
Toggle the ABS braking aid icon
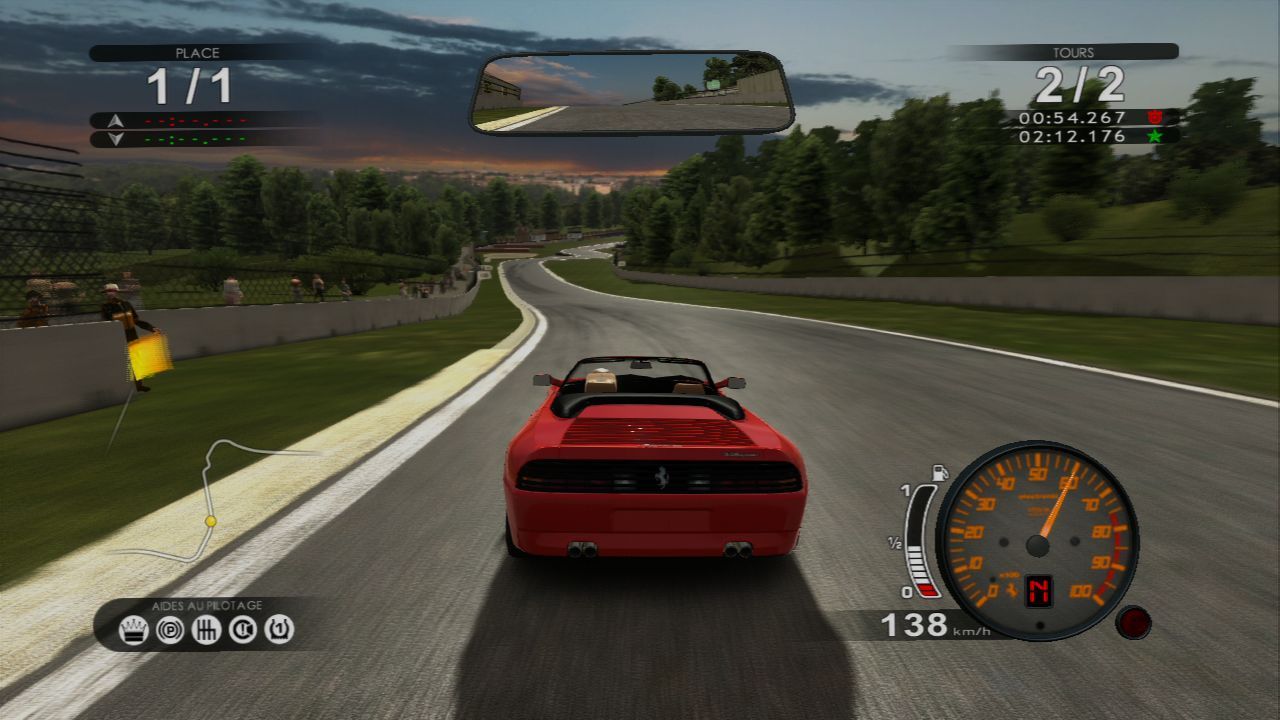coord(169,627)
